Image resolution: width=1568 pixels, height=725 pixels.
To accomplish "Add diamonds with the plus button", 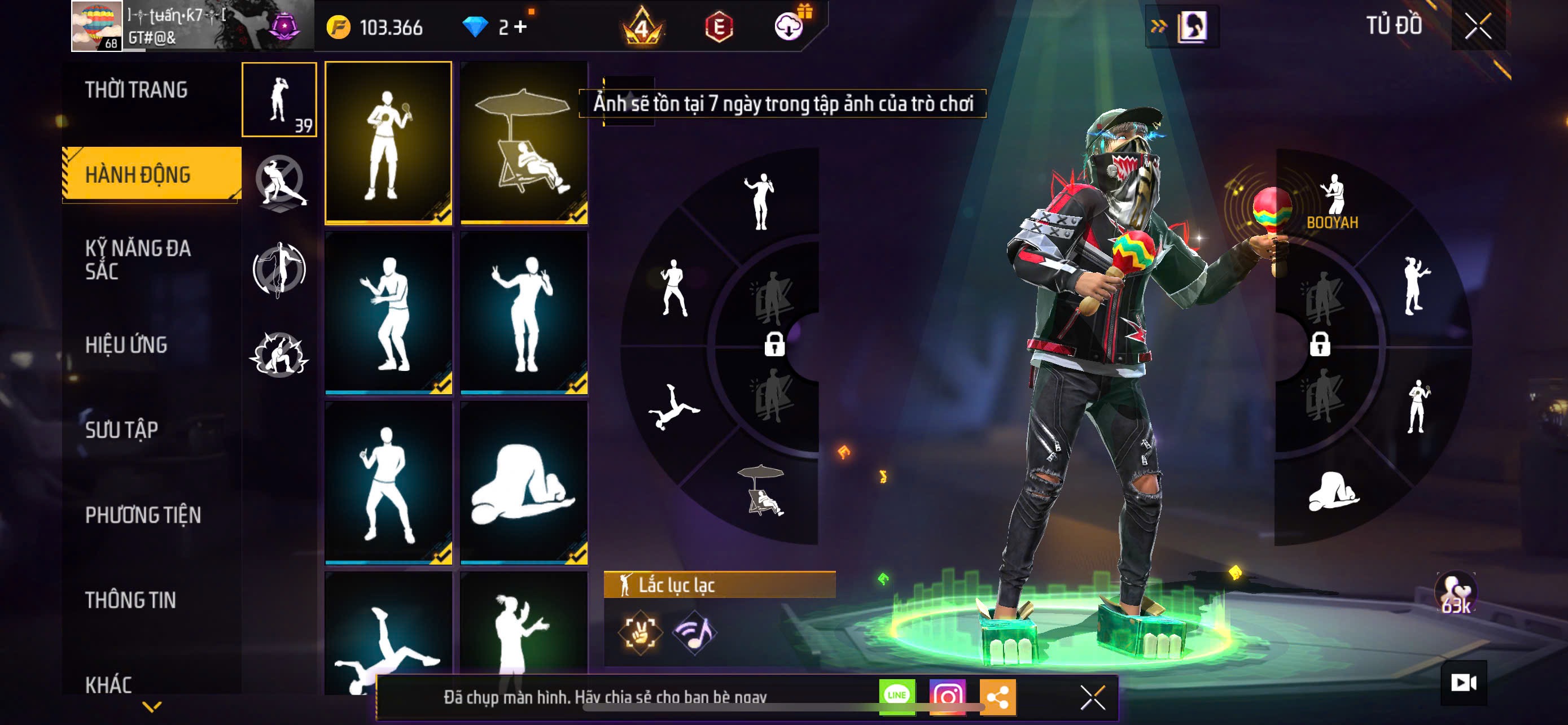I will pos(520,27).
